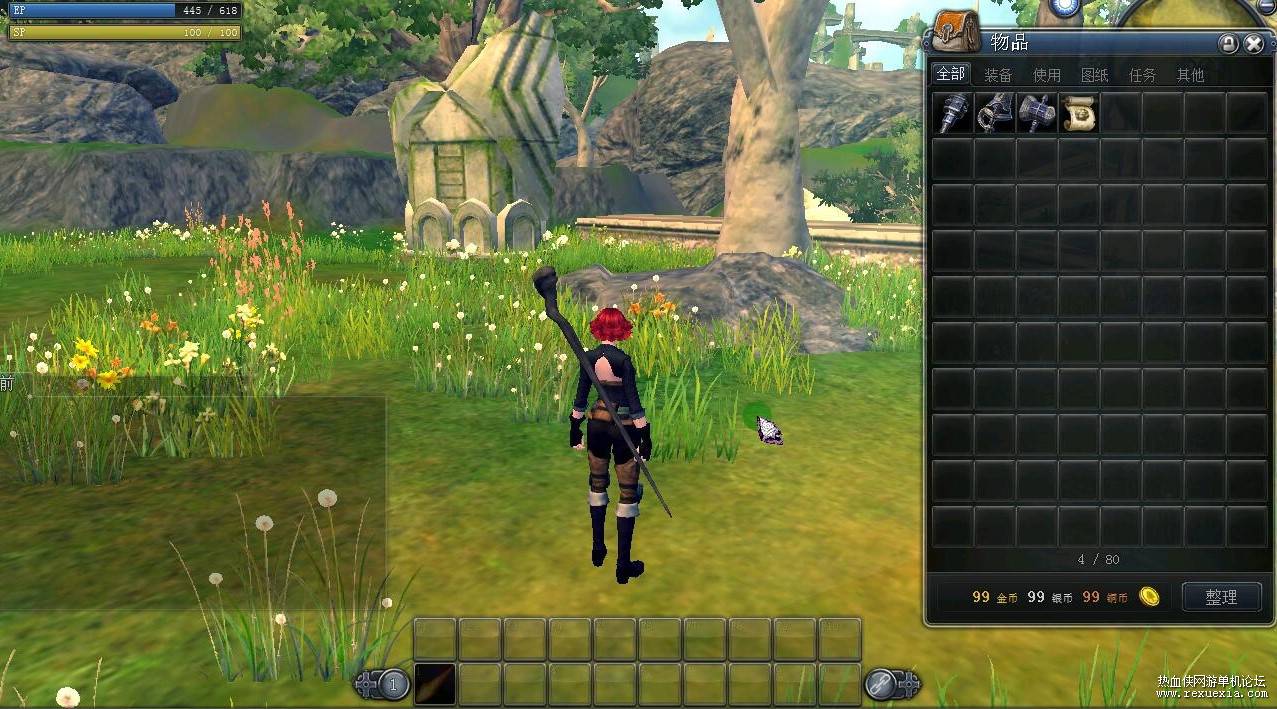Switch to the 全部 (All) tab
The width and height of the screenshot is (1277, 709).
click(950, 74)
